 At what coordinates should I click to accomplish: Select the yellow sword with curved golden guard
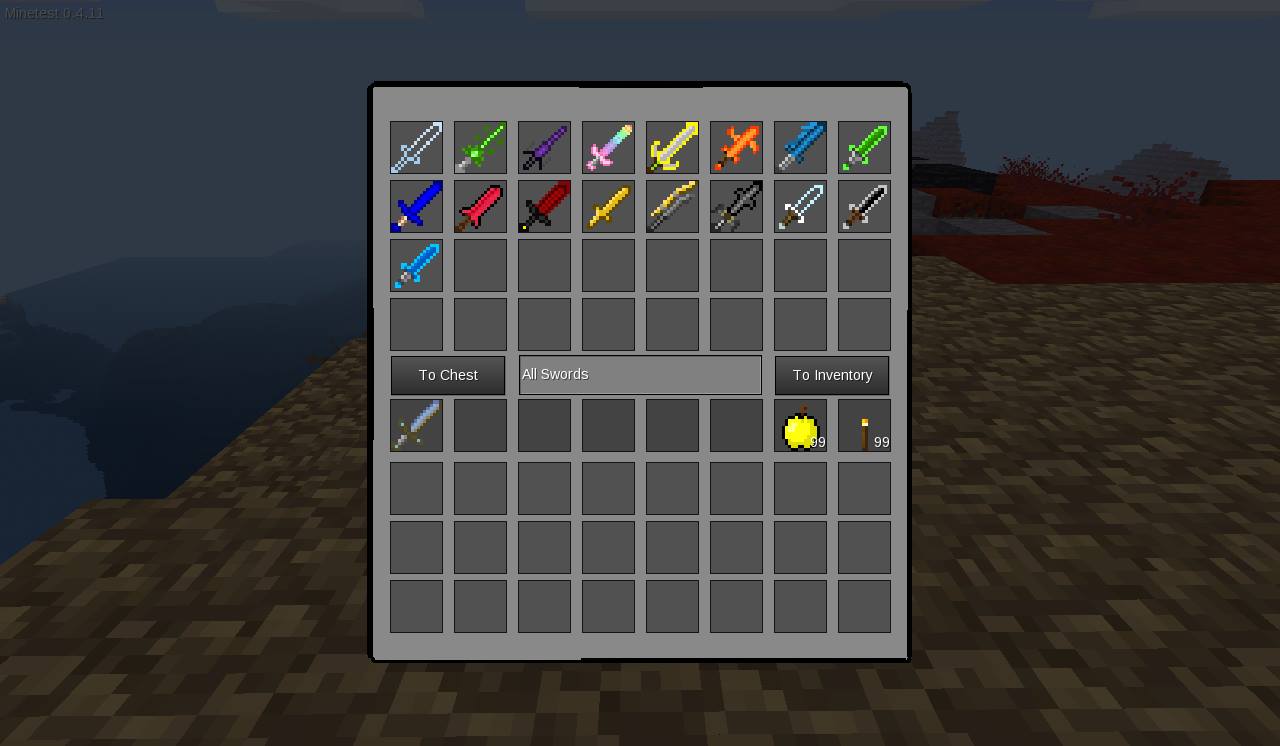pos(672,147)
